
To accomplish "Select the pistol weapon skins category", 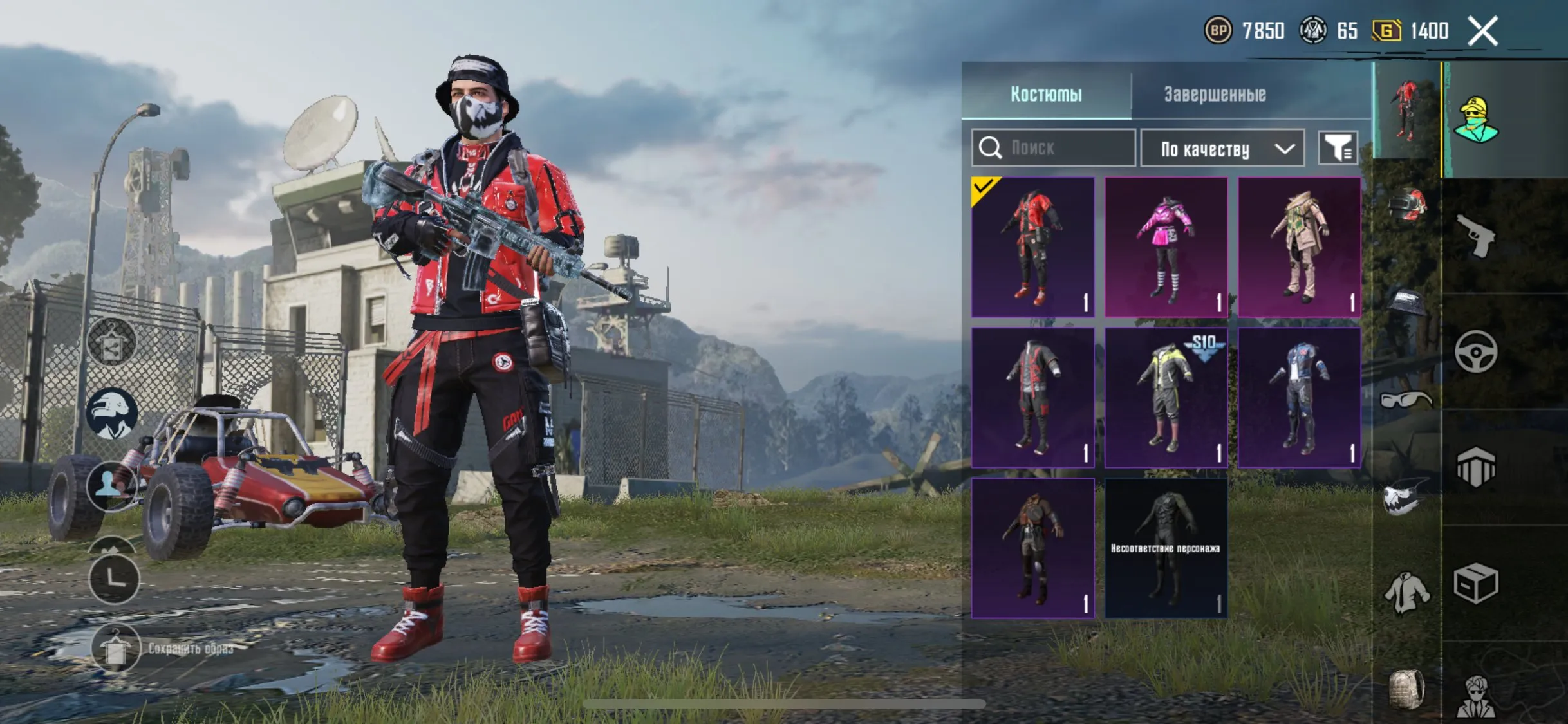I will point(1476,236).
